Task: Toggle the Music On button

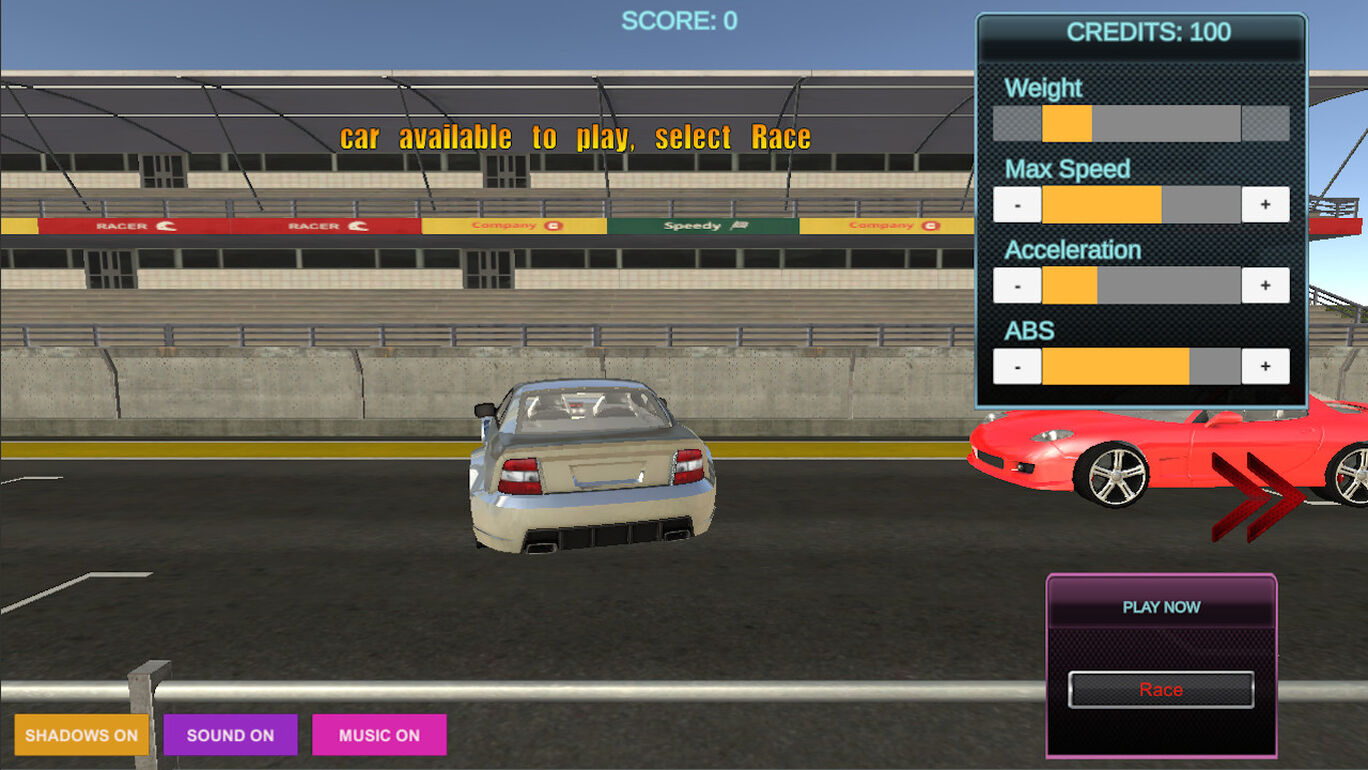Action: coord(379,735)
